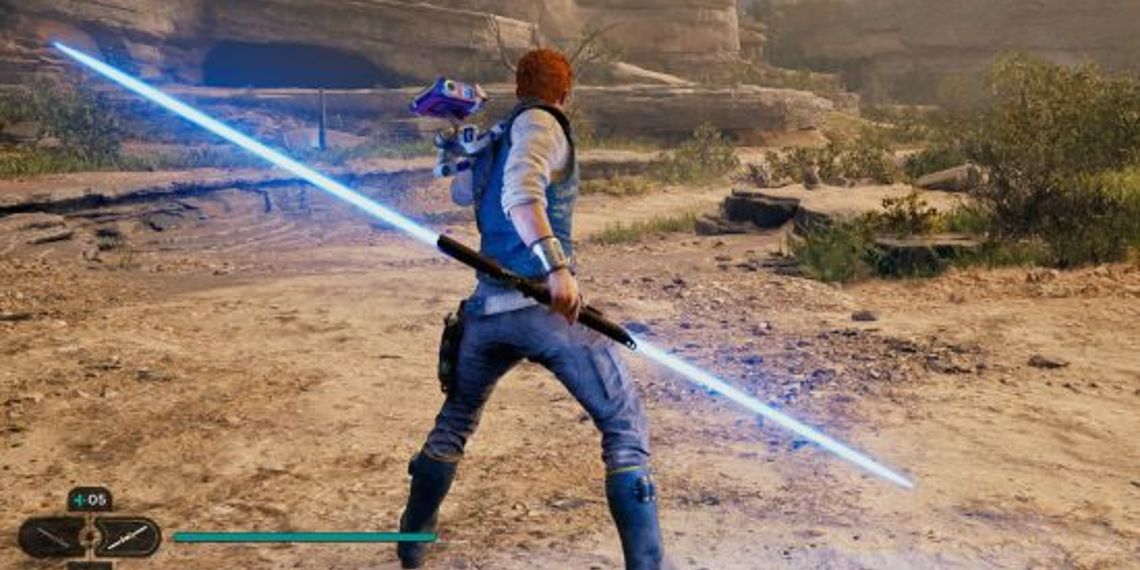Select the single-blade lightsaber stance icon
The image size is (1140, 570).
tap(51, 537)
